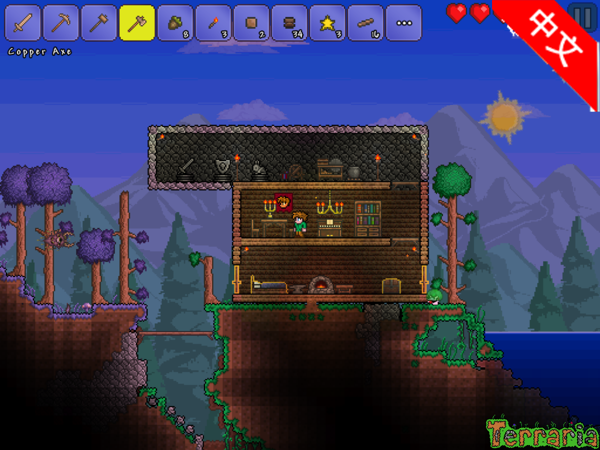Open the inventory with the three-dots button
This screenshot has width=600, height=450.
click(403, 22)
